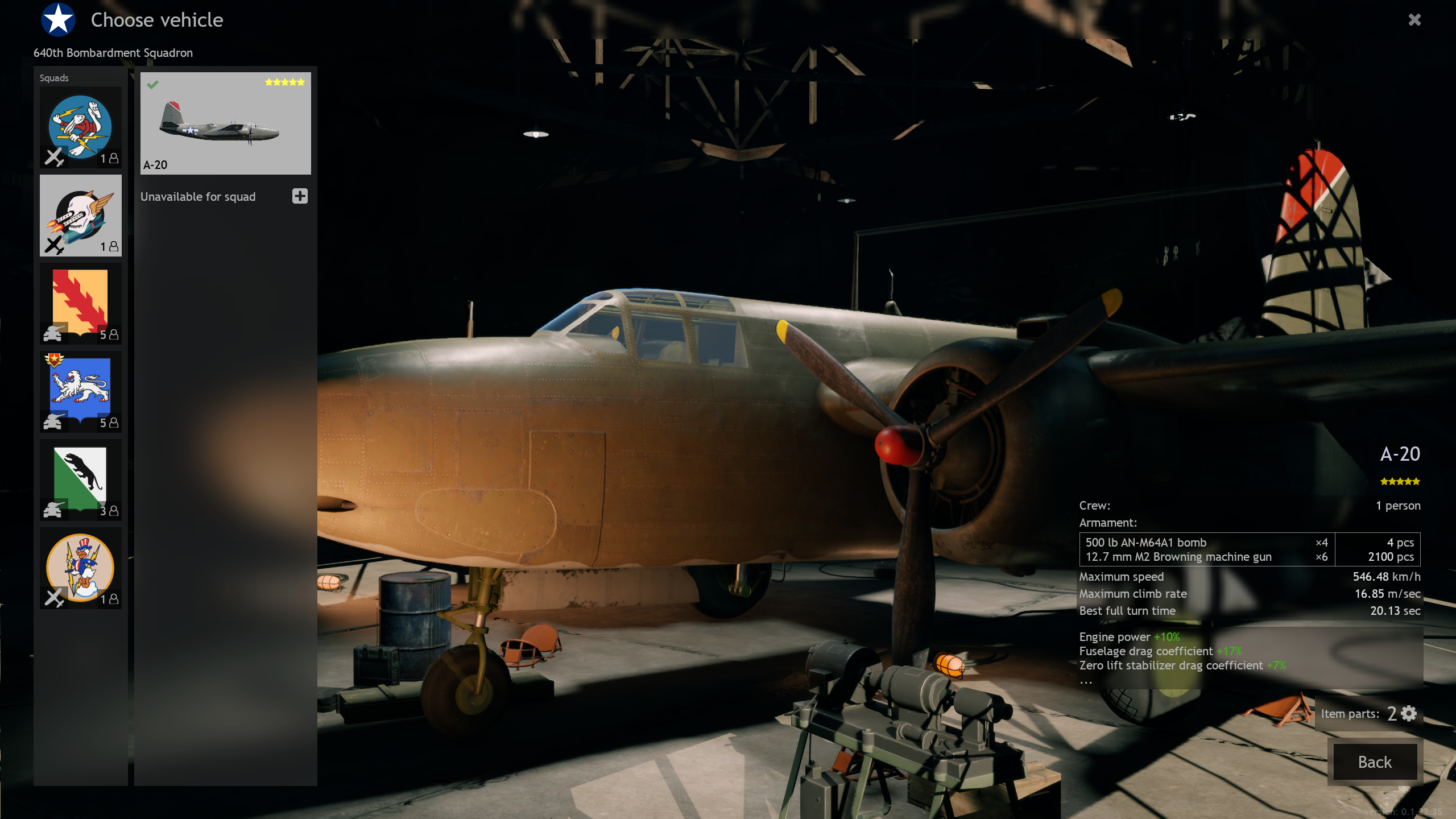Choose the winged skull bomber squad
1456x819 pixels.
(x=80, y=216)
